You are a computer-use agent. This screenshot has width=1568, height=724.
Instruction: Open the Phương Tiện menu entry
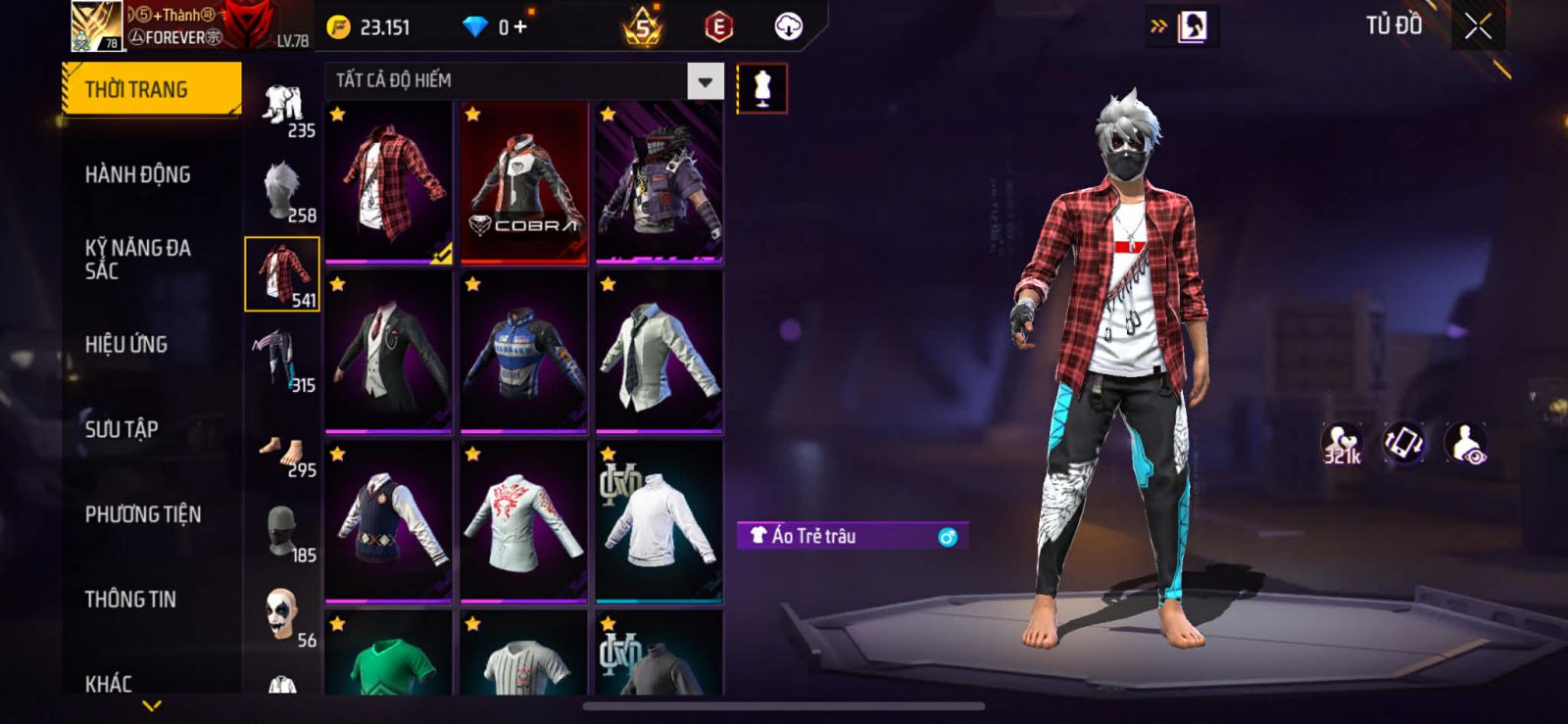[143, 514]
